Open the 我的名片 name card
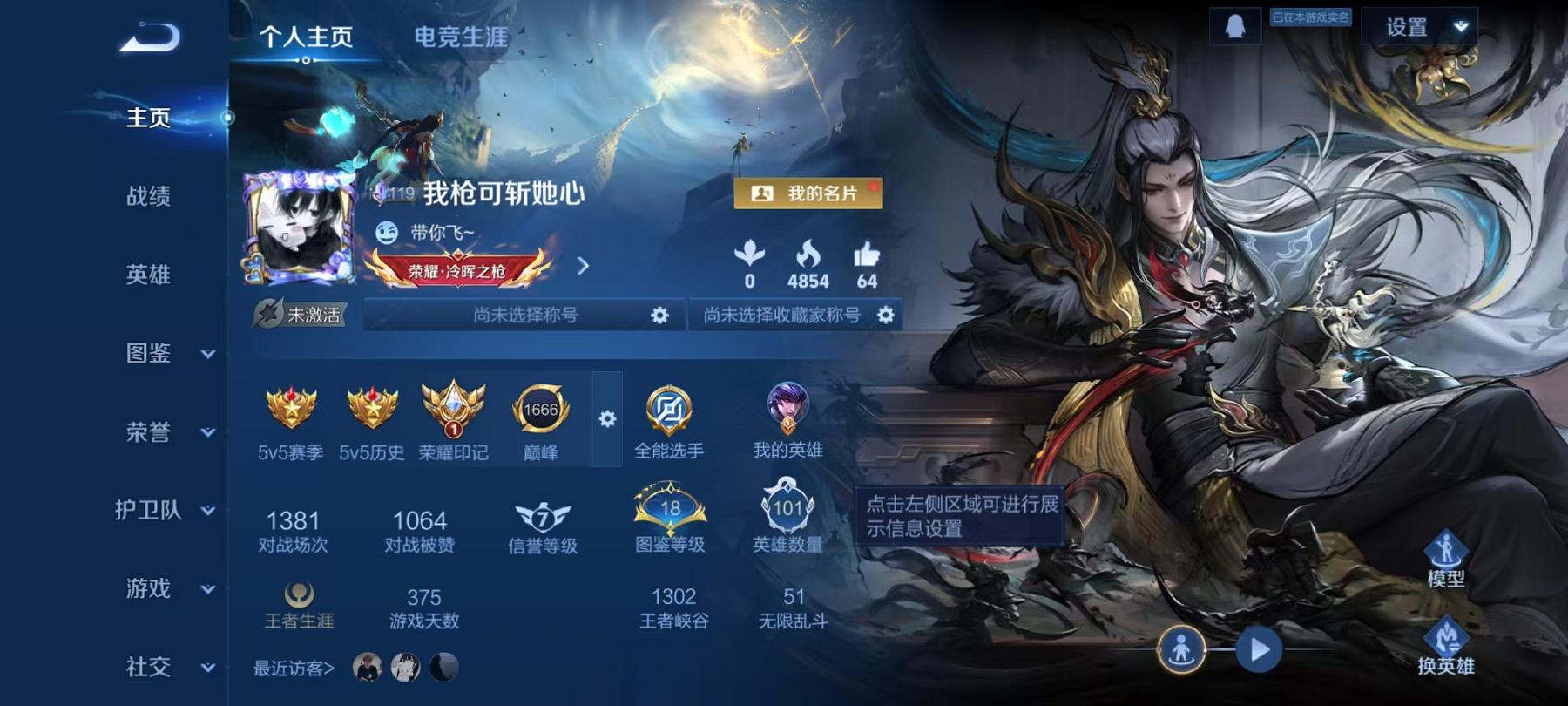Viewport: 1568px width, 706px height. pos(810,195)
